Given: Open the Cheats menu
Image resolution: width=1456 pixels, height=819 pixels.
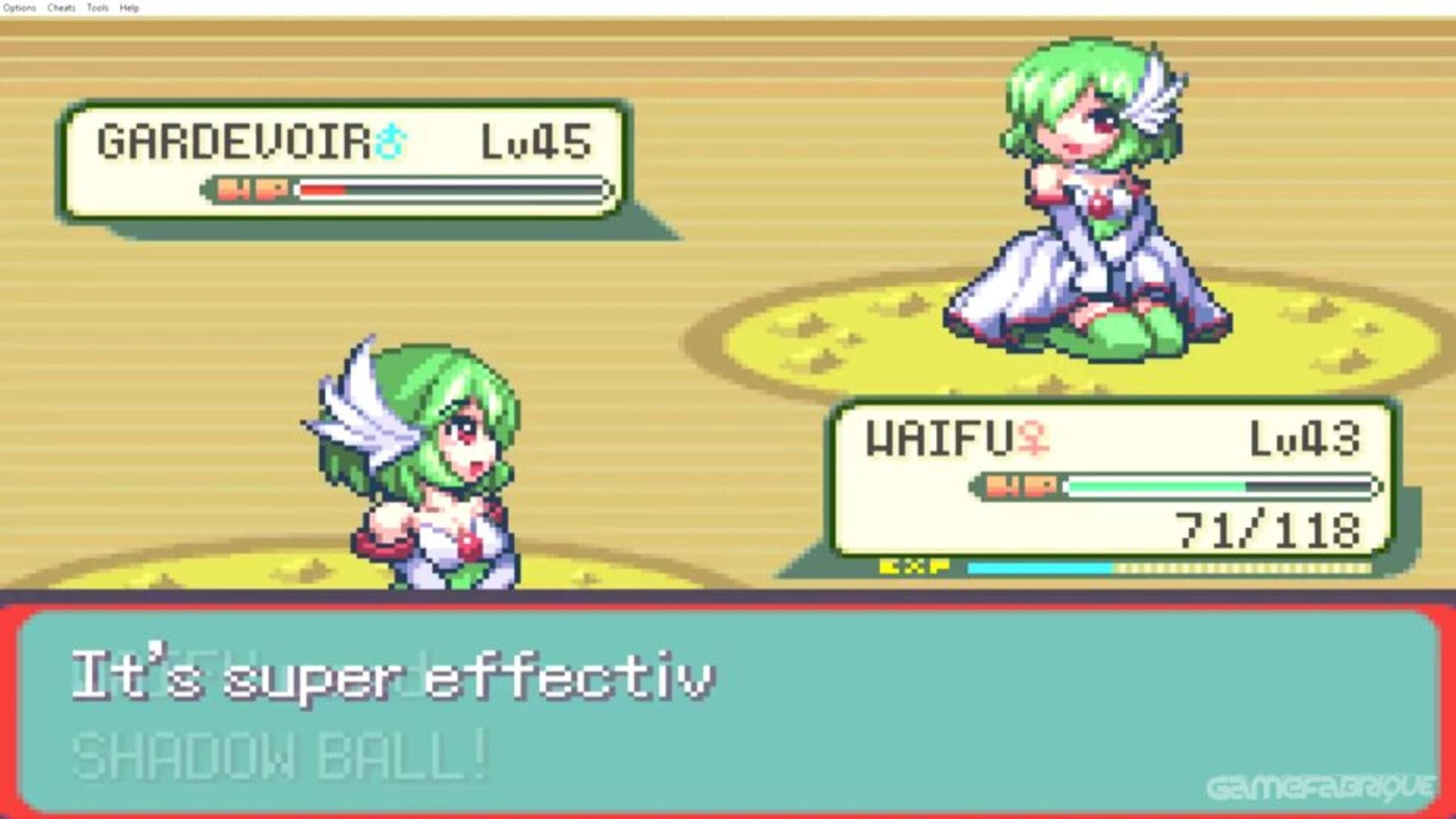Looking at the screenshot, I should coord(61,7).
